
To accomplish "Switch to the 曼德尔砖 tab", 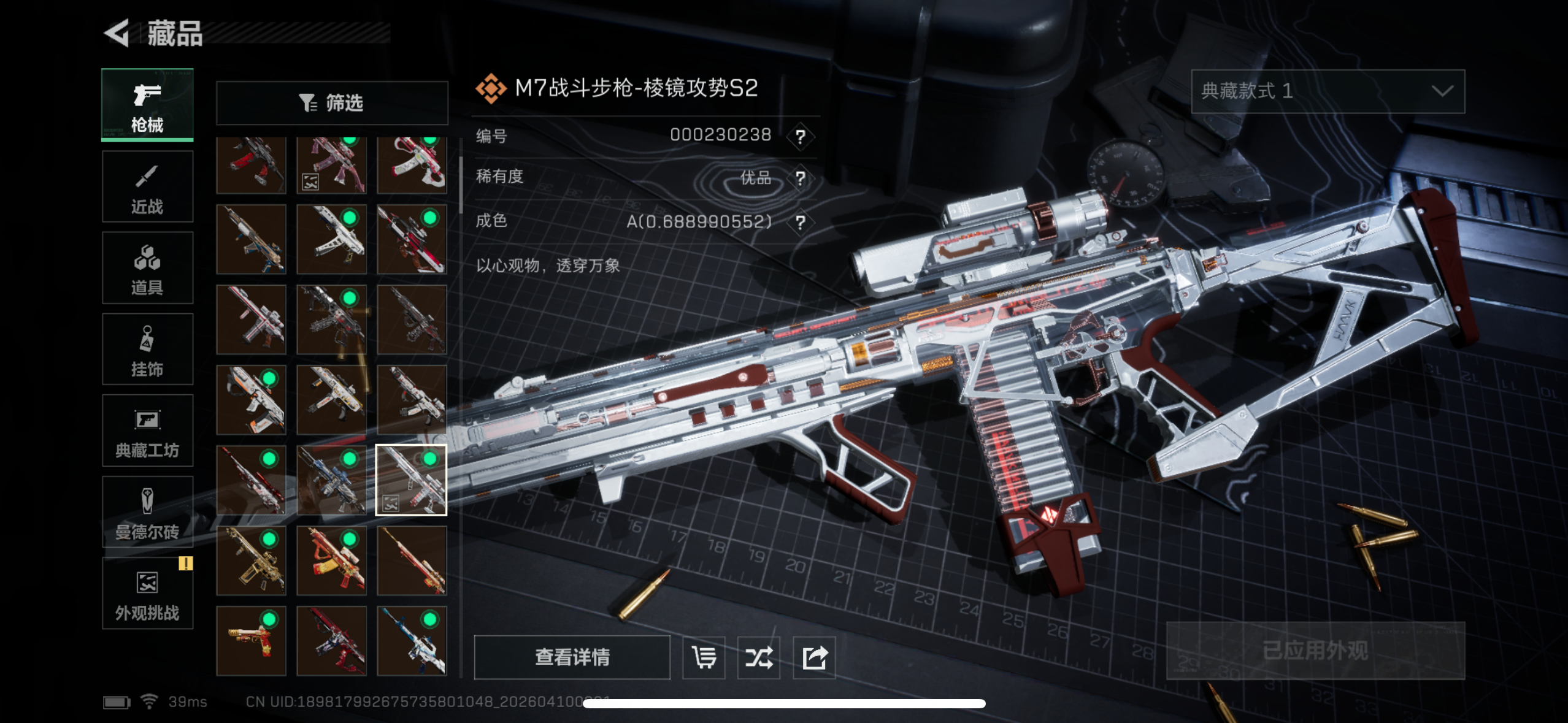I will click(x=147, y=513).
